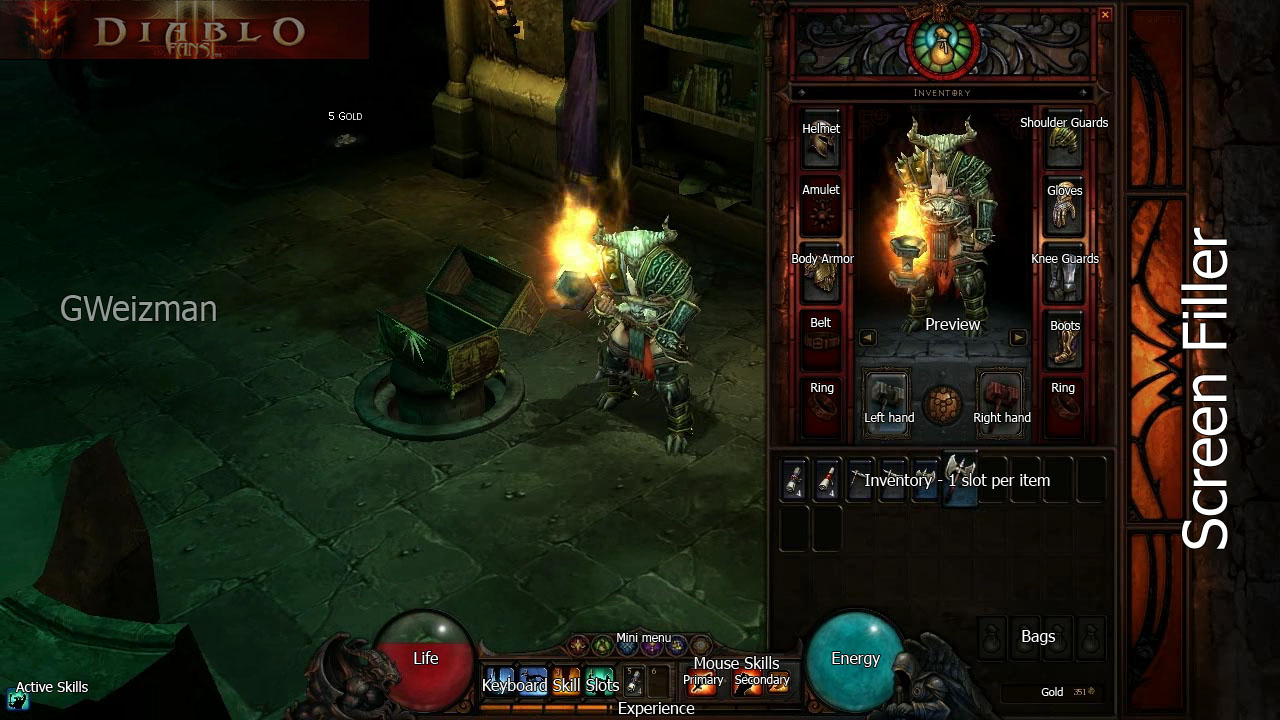Open the Active Skills icon

click(x=17, y=700)
